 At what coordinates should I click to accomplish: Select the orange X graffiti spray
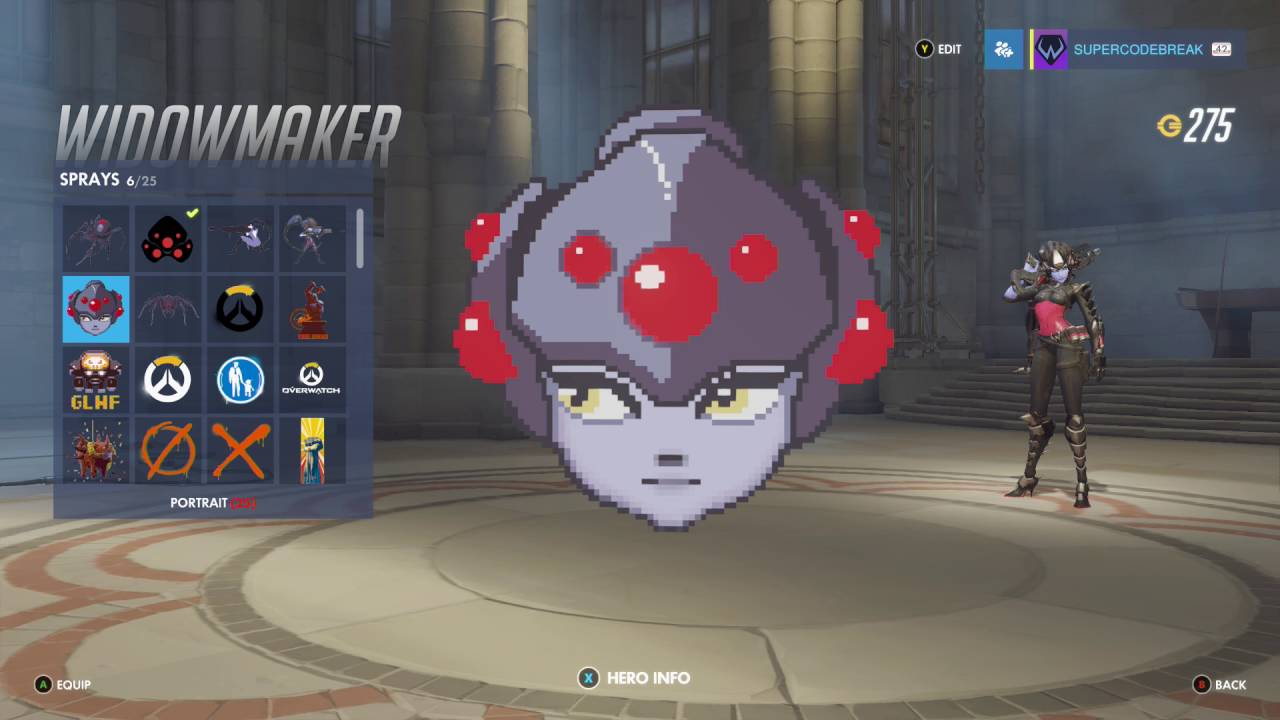pos(239,450)
